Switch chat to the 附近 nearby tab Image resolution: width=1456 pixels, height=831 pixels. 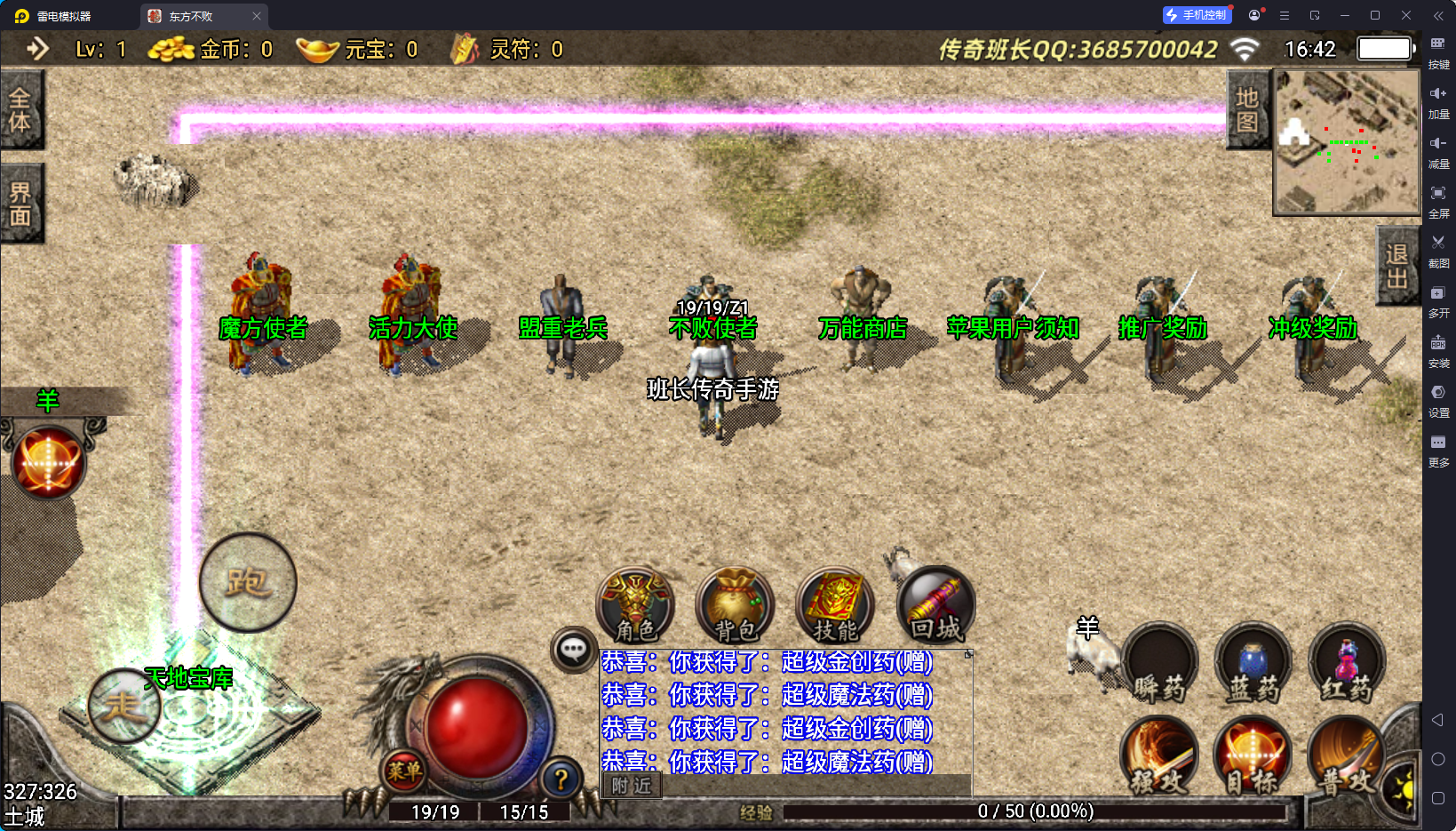click(632, 786)
